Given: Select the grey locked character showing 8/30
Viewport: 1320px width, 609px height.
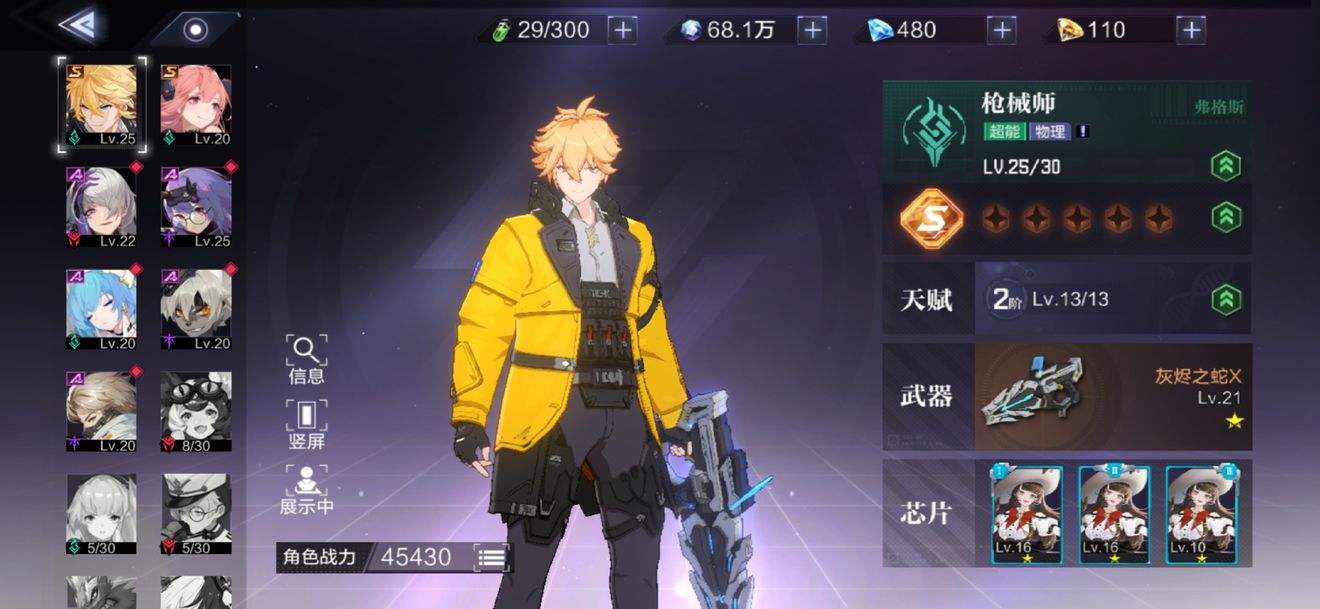Looking at the screenshot, I should [x=196, y=411].
